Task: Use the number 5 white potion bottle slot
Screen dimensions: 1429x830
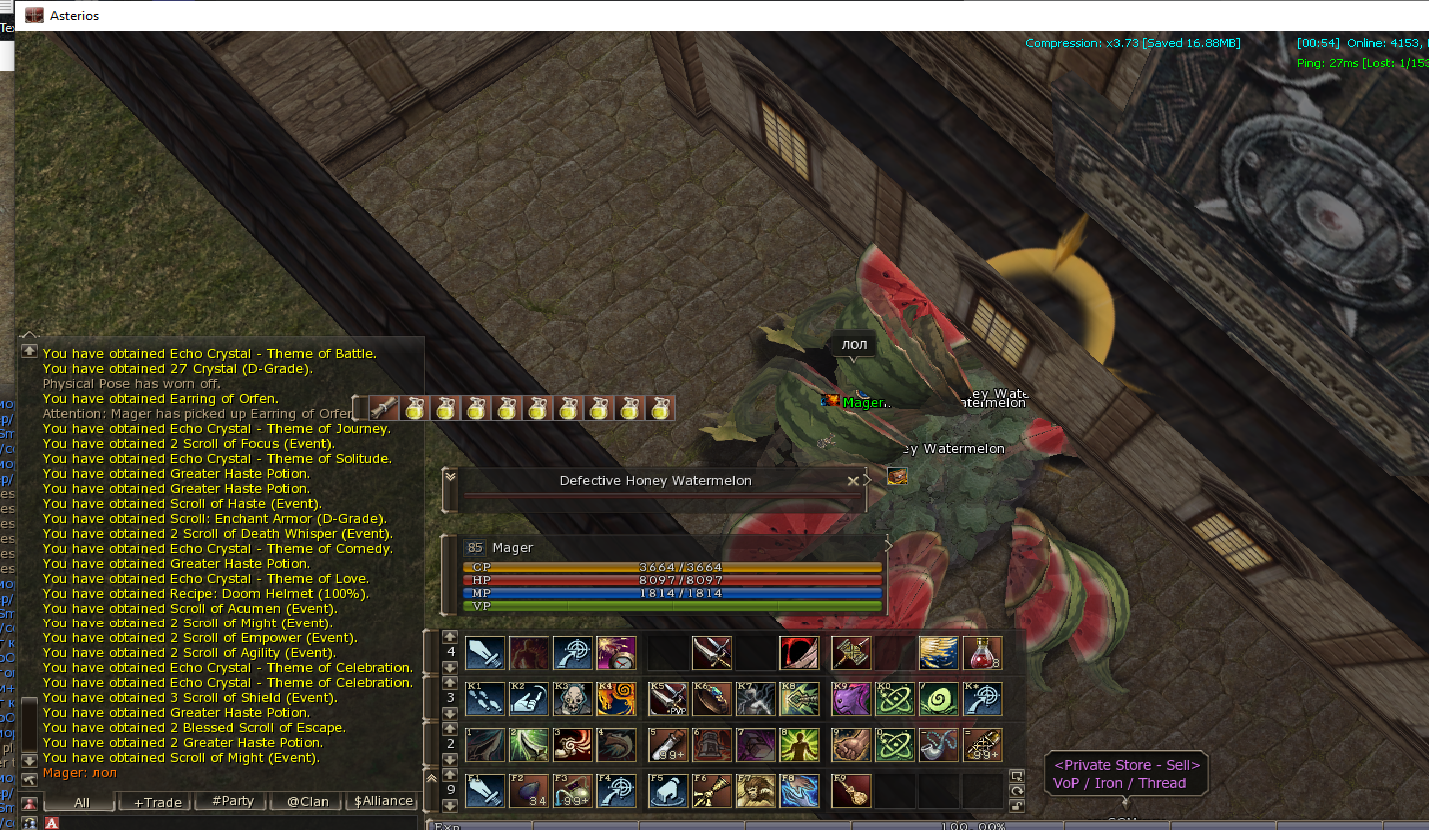Action: click(x=668, y=745)
